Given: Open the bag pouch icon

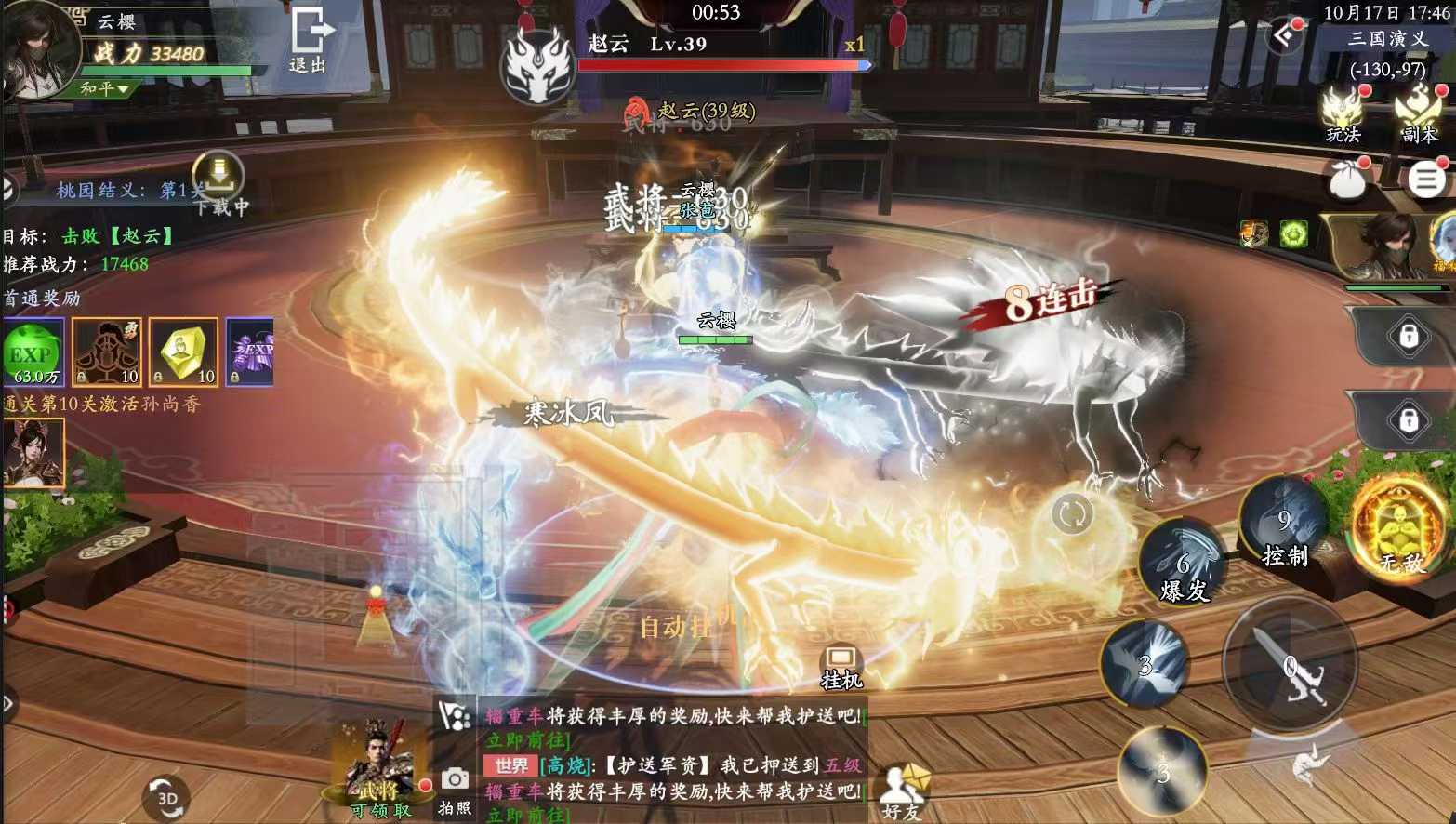Looking at the screenshot, I should click(1347, 179).
